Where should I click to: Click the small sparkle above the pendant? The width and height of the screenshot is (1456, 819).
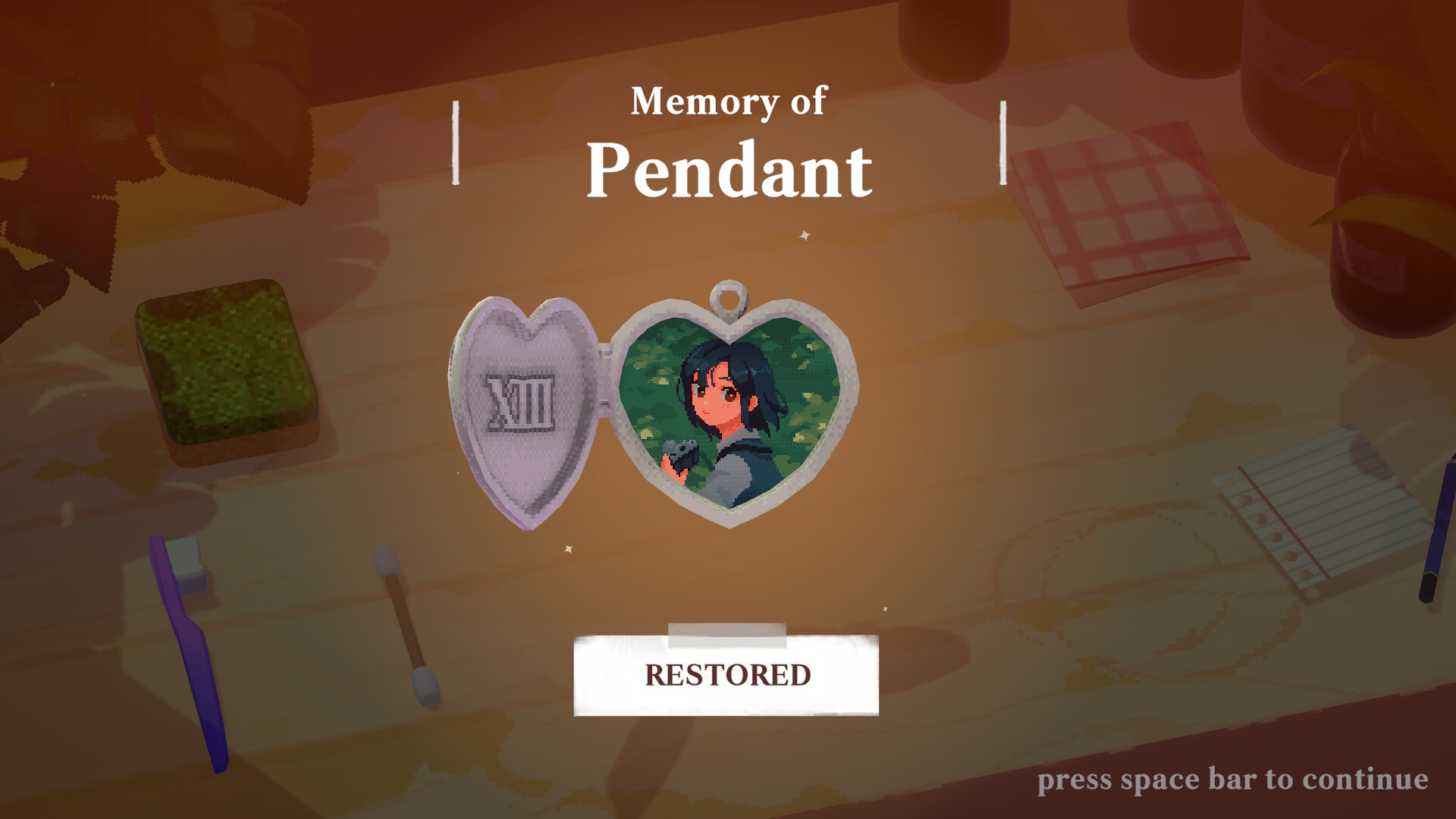click(x=804, y=234)
